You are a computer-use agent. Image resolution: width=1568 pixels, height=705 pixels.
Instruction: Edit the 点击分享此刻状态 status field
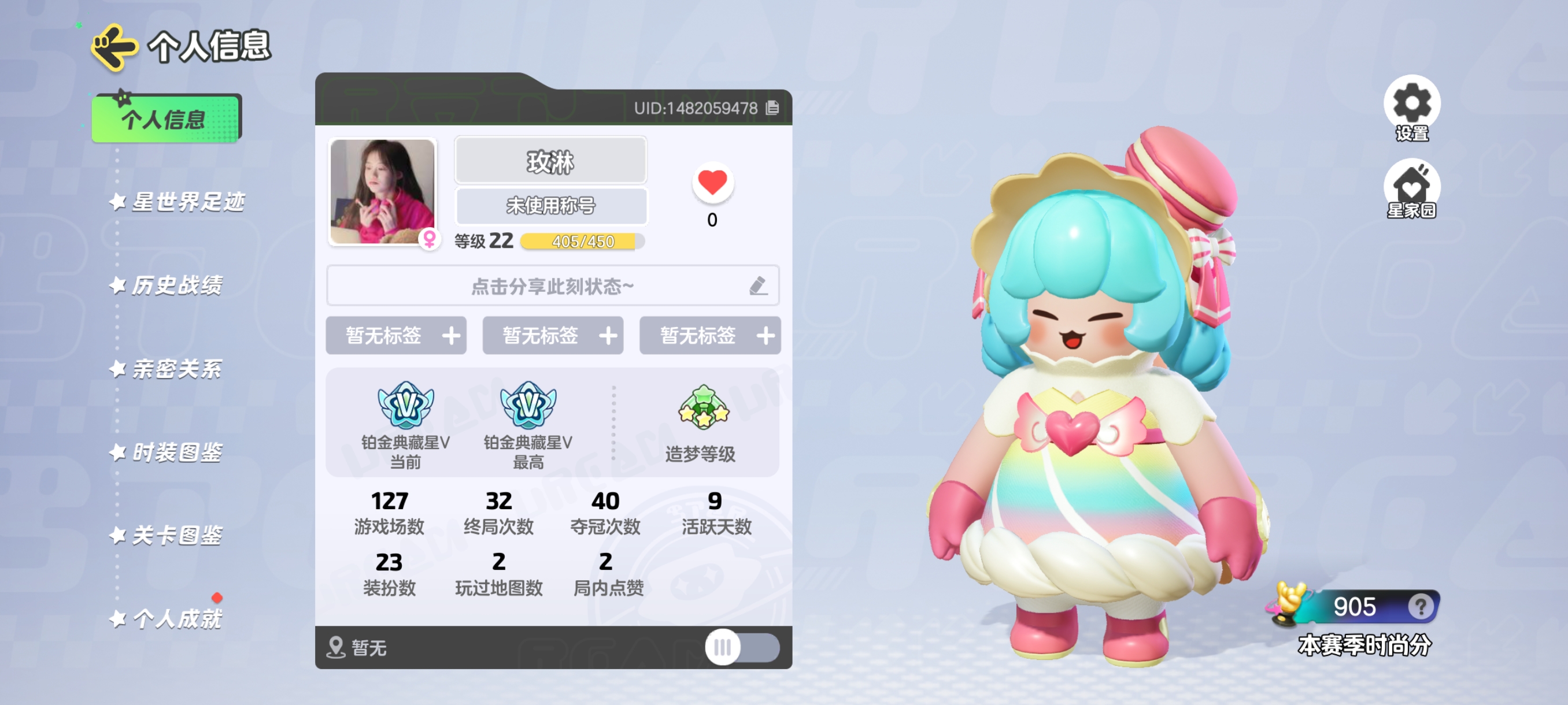[552, 286]
